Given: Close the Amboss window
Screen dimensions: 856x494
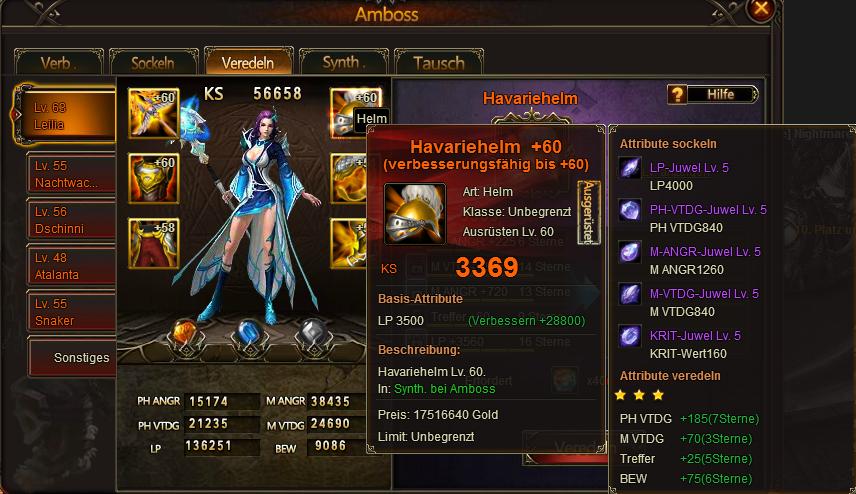Looking at the screenshot, I should click(x=762, y=9).
